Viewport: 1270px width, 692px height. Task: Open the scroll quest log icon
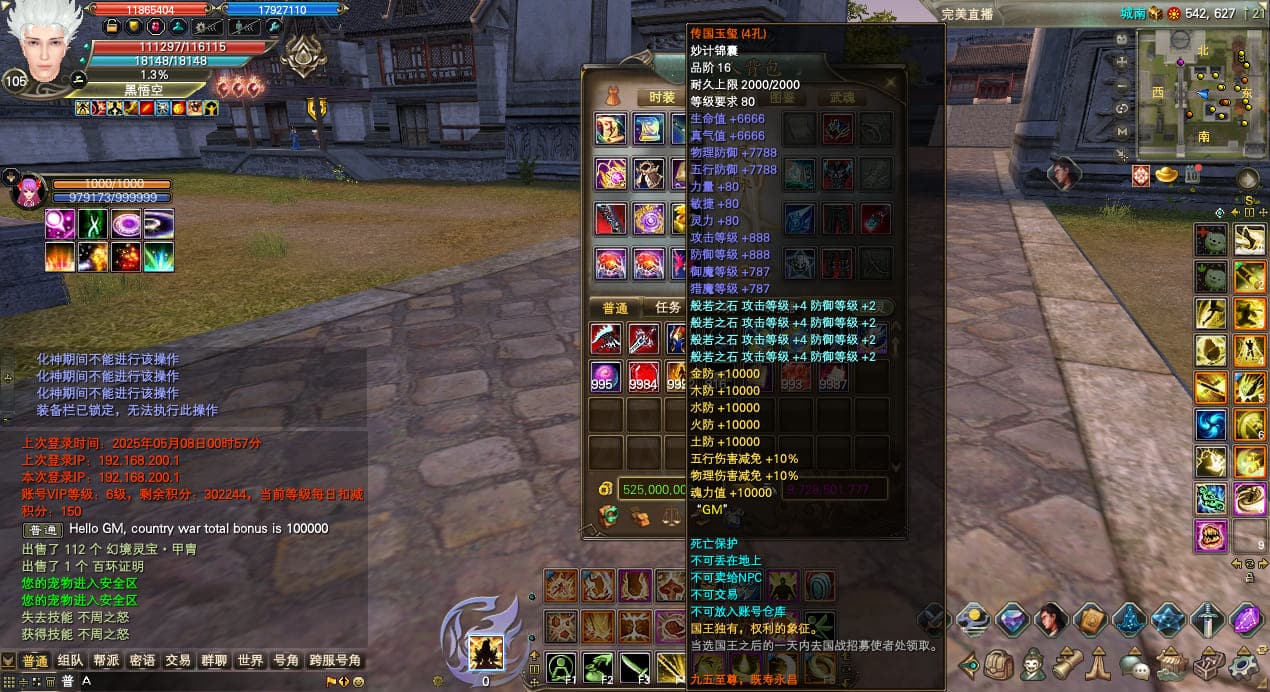(1065, 663)
